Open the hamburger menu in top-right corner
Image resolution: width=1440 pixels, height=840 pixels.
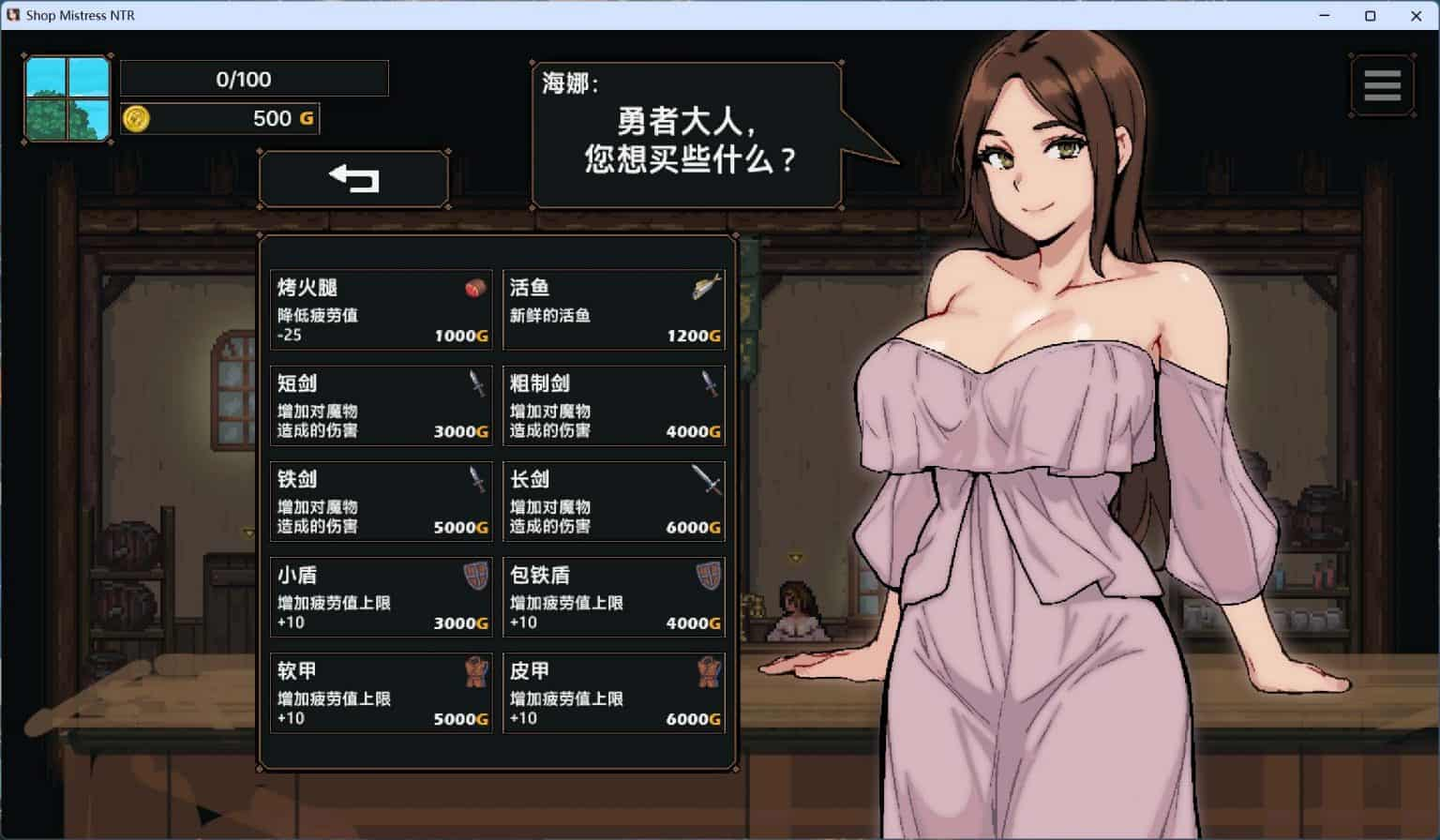[1383, 84]
